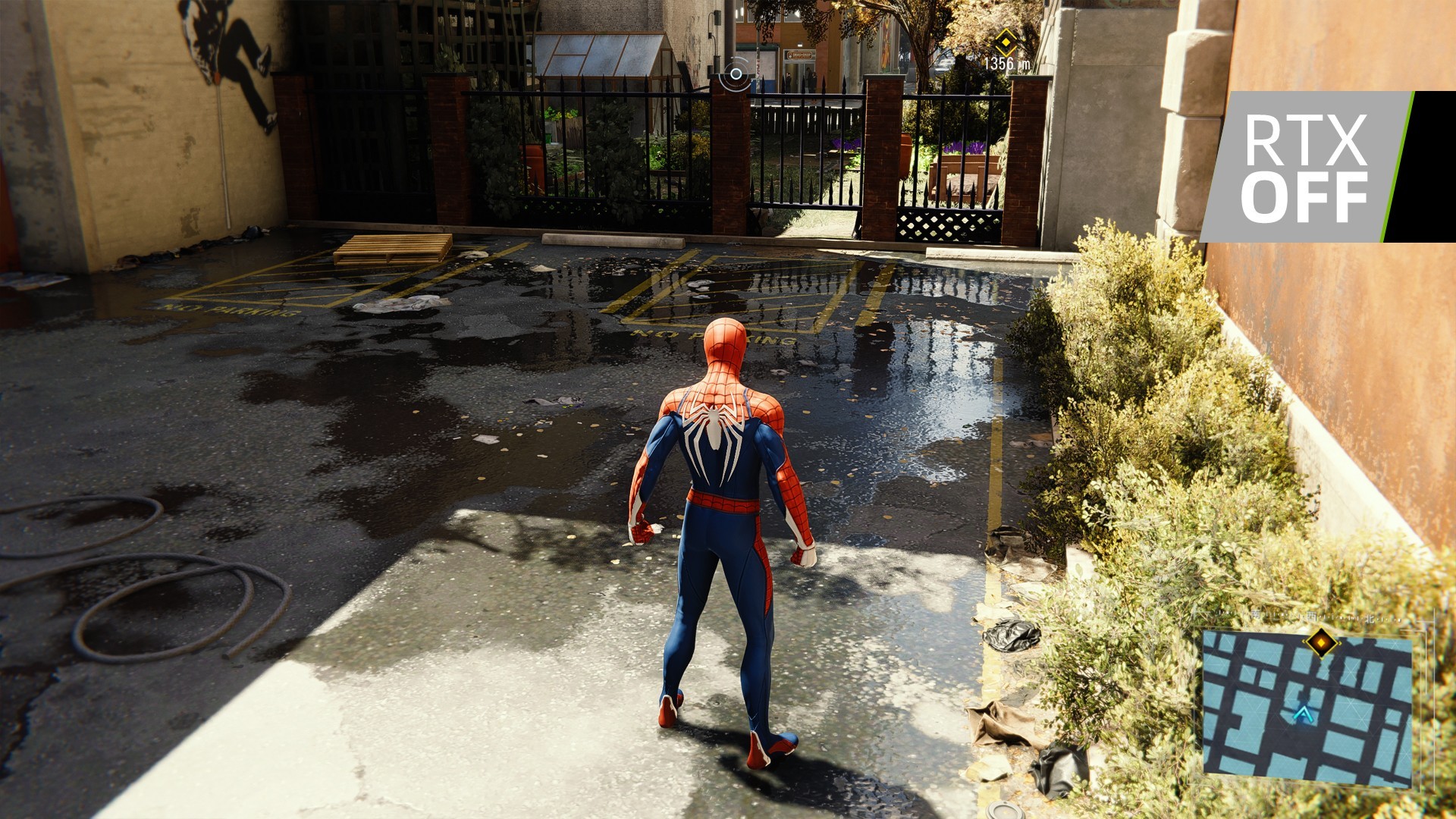Image resolution: width=1456 pixels, height=819 pixels.
Task: Click the mission marker on the minimap
Action: 1321,642
